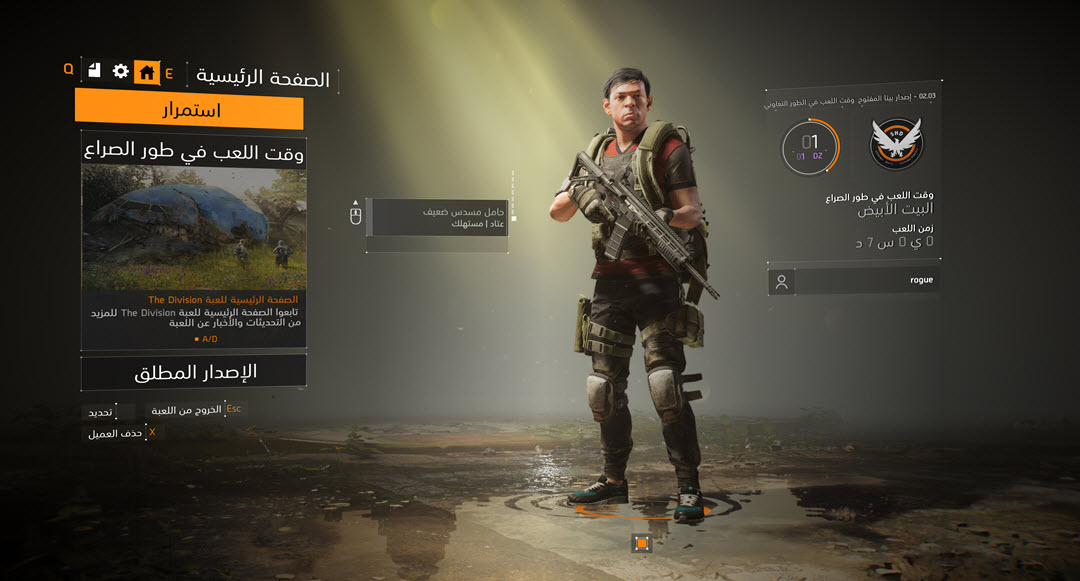The height and width of the screenshot is (581, 1080).
Task: Click the weak pistol carrier trait box
Action: (437, 217)
